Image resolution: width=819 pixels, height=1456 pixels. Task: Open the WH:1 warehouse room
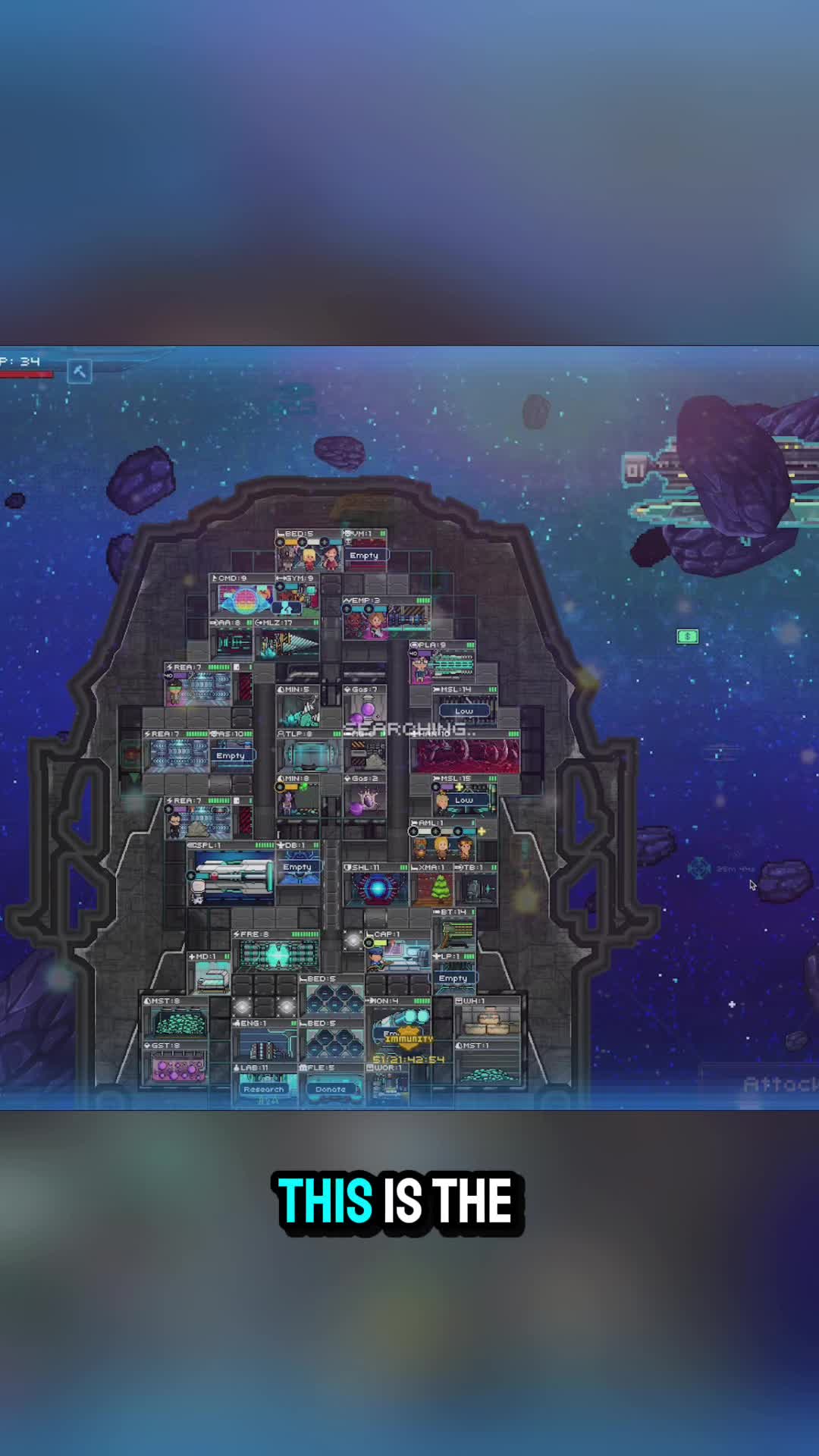coord(487,1021)
